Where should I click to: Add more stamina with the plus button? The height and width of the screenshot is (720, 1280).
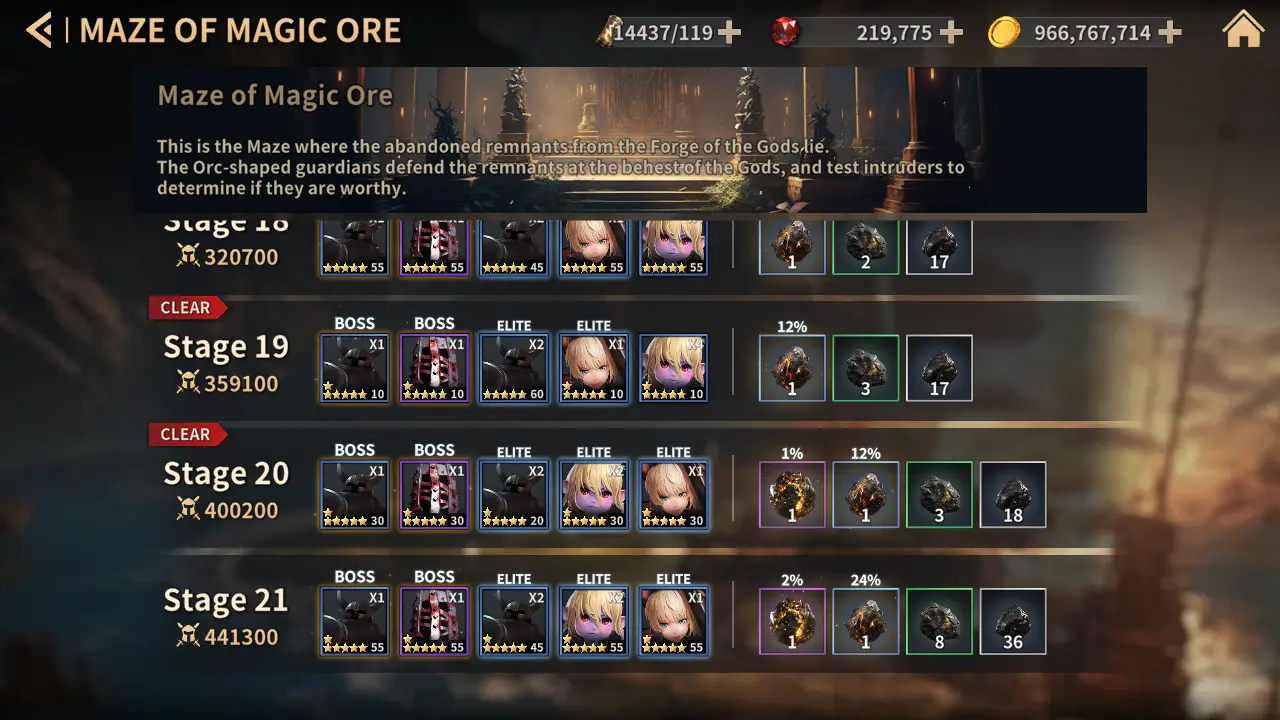(x=730, y=33)
